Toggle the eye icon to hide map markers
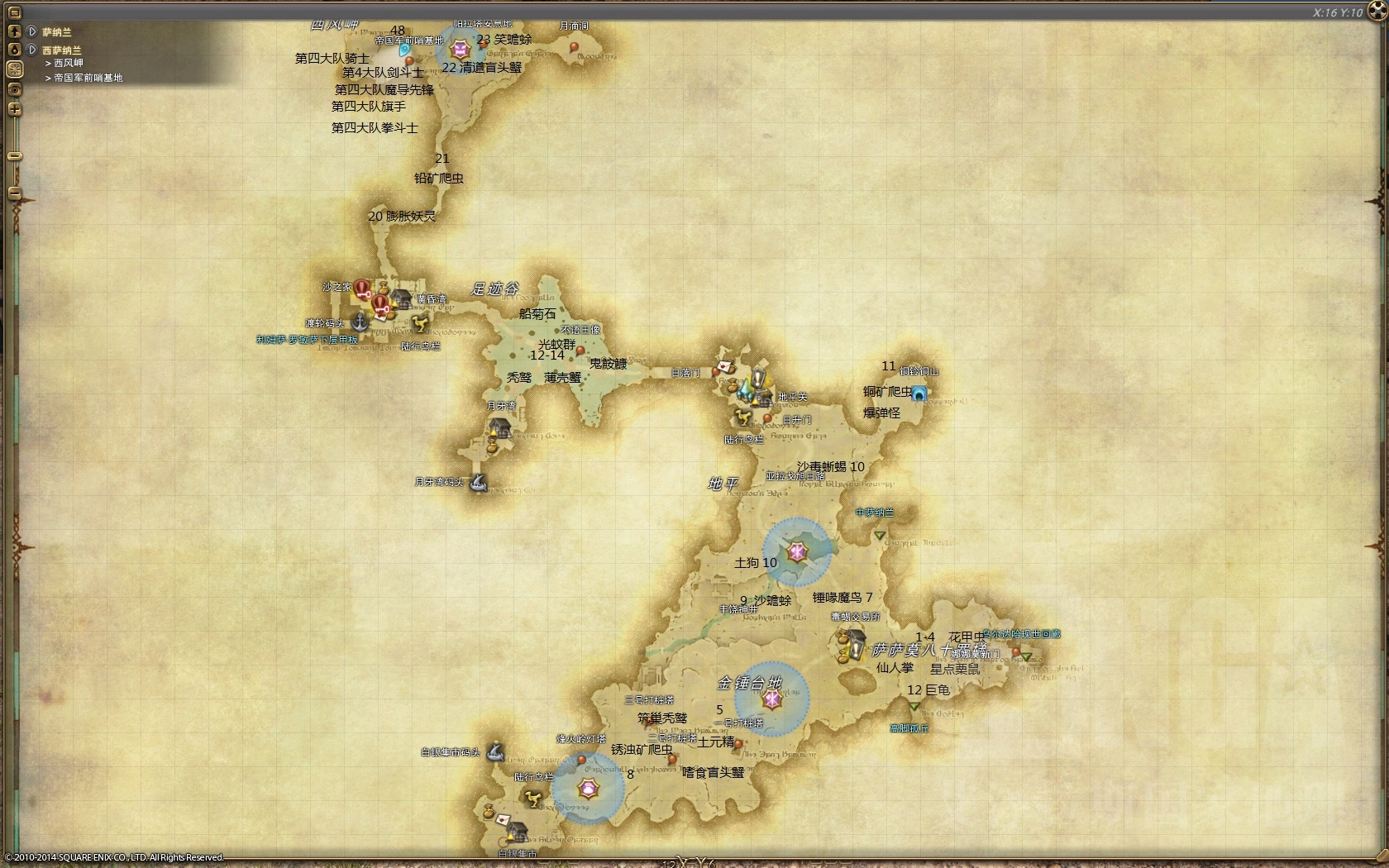1389x868 pixels. (13, 88)
